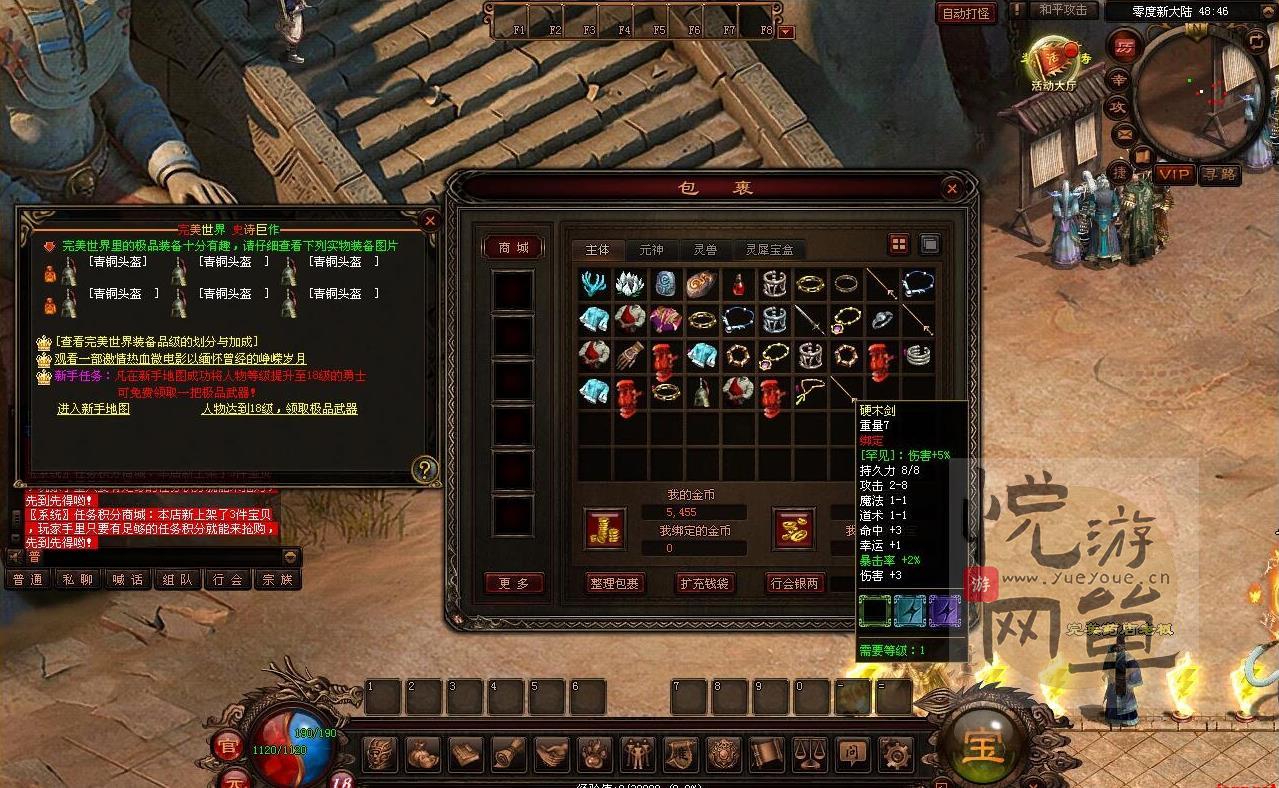Close the quest dialogue panel
This screenshot has width=1279, height=788.
430,220
